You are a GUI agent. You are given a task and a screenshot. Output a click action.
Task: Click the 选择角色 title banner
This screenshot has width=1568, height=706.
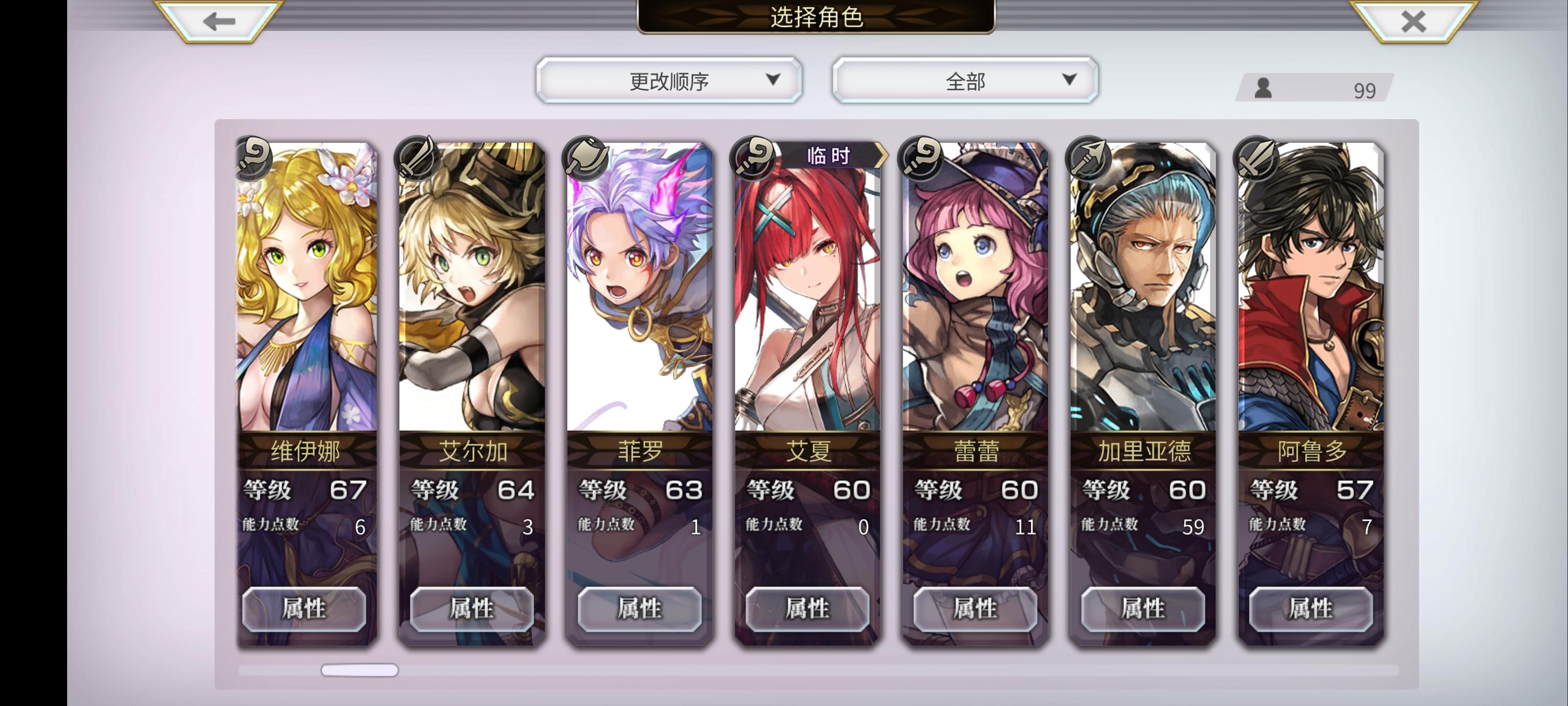point(815,18)
